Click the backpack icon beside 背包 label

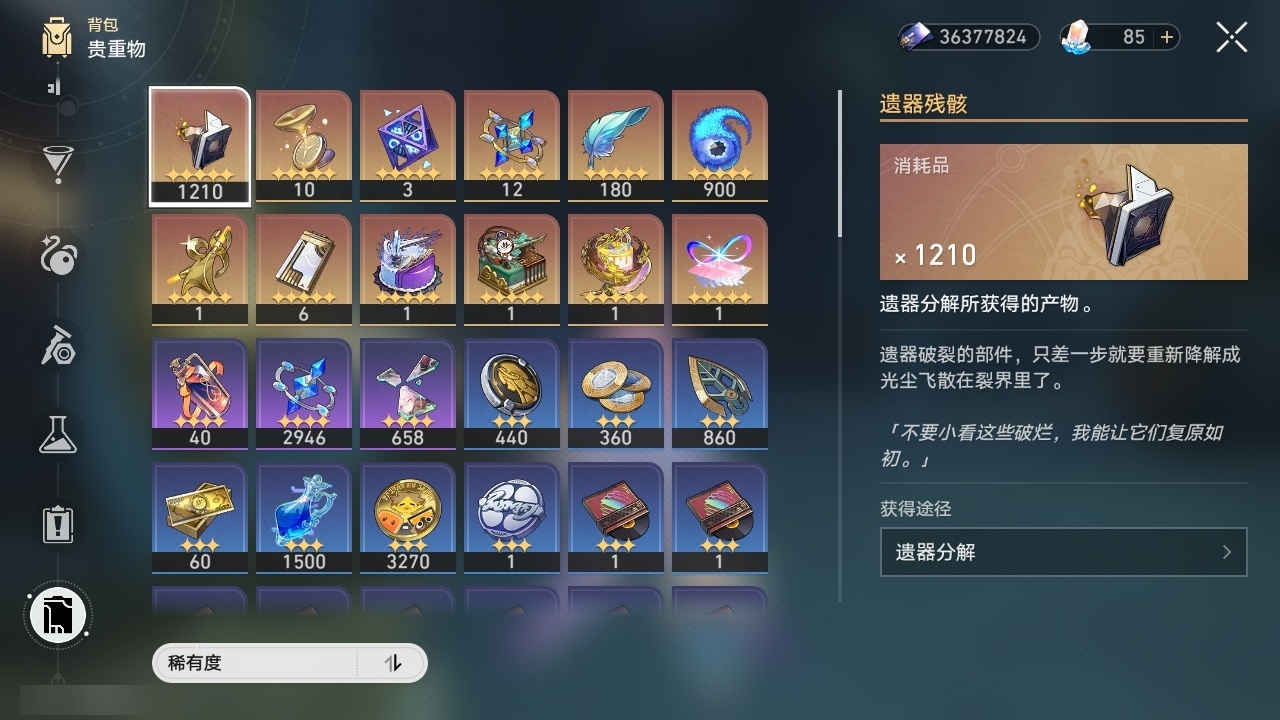(55, 37)
